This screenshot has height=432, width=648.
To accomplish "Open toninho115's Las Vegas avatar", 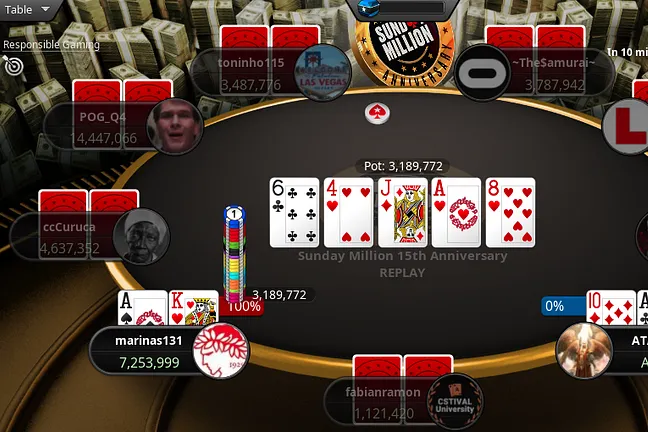I will pos(321,71).
